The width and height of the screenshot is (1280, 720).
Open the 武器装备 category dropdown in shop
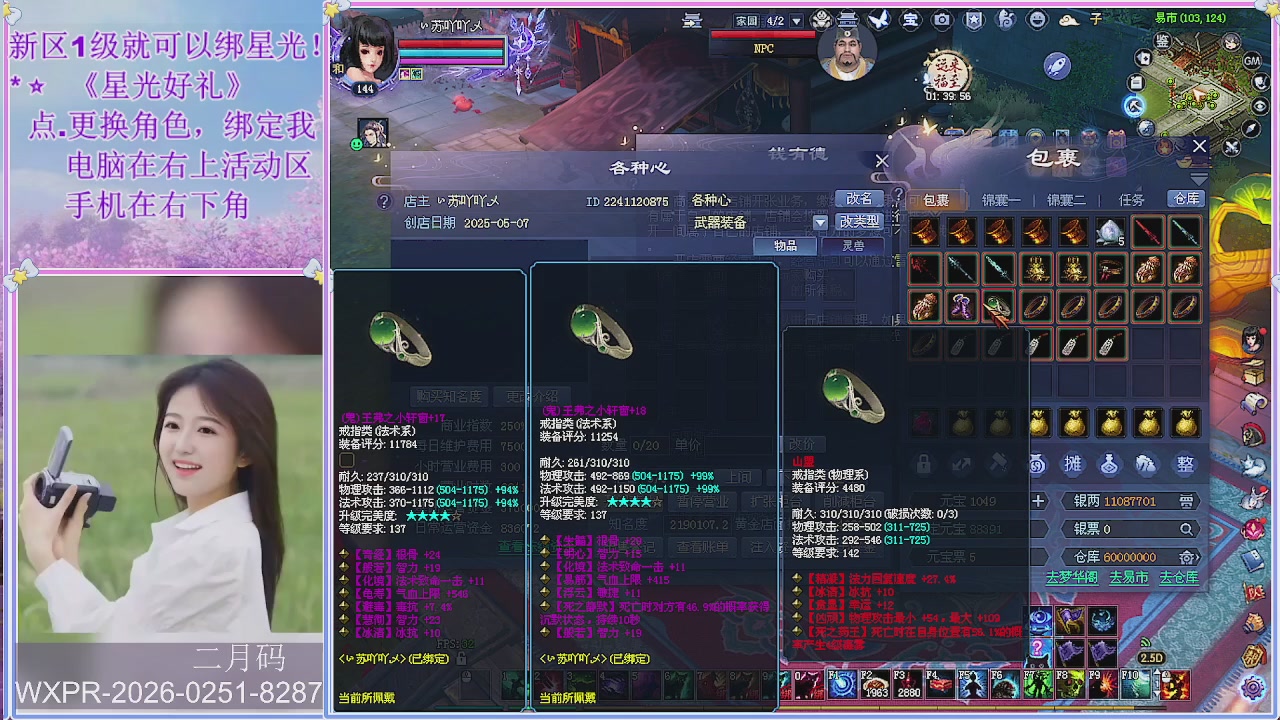pos(821,222)
